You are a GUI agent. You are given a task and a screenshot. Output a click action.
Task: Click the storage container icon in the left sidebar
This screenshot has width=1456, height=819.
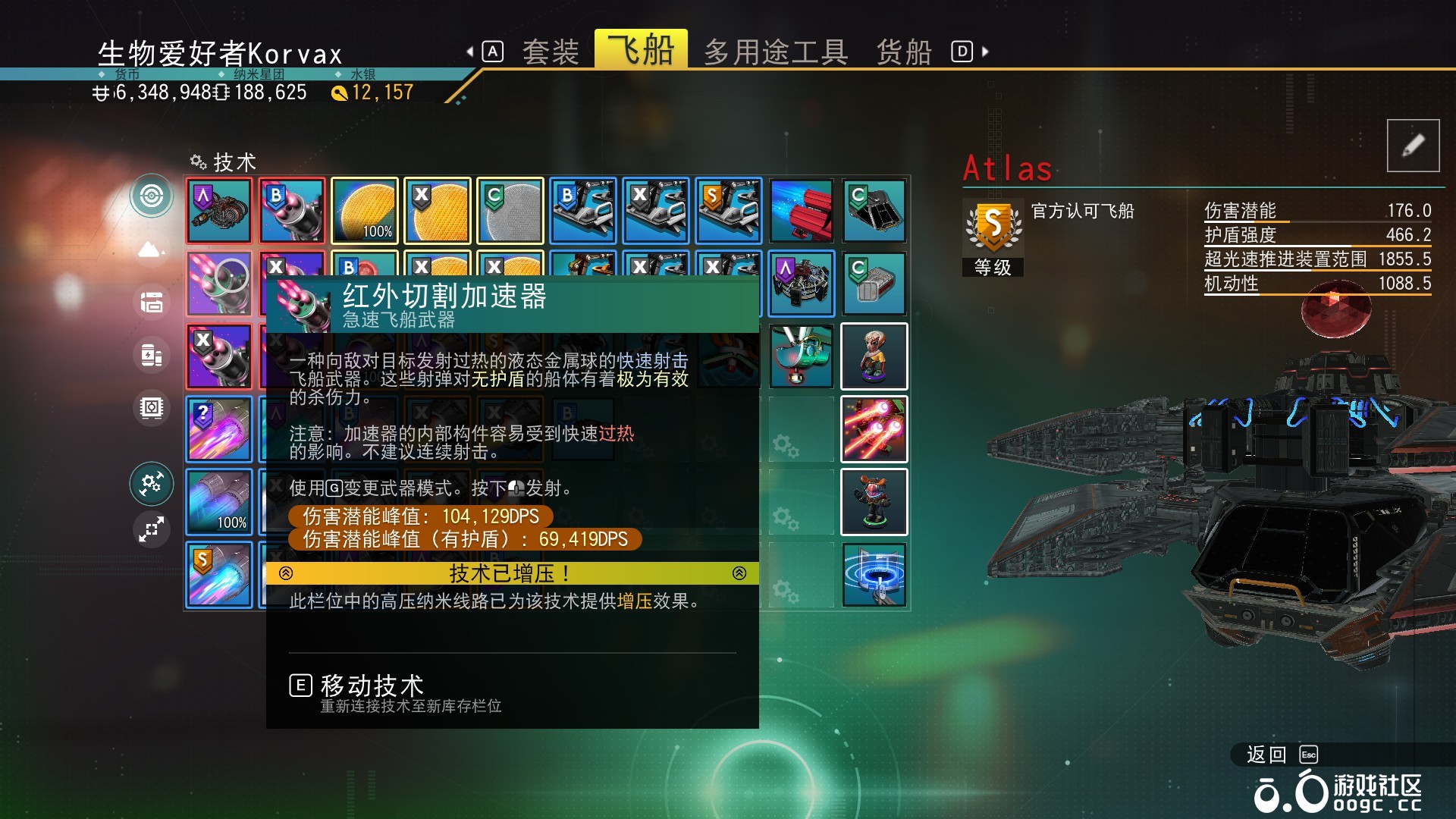point(152,302)
